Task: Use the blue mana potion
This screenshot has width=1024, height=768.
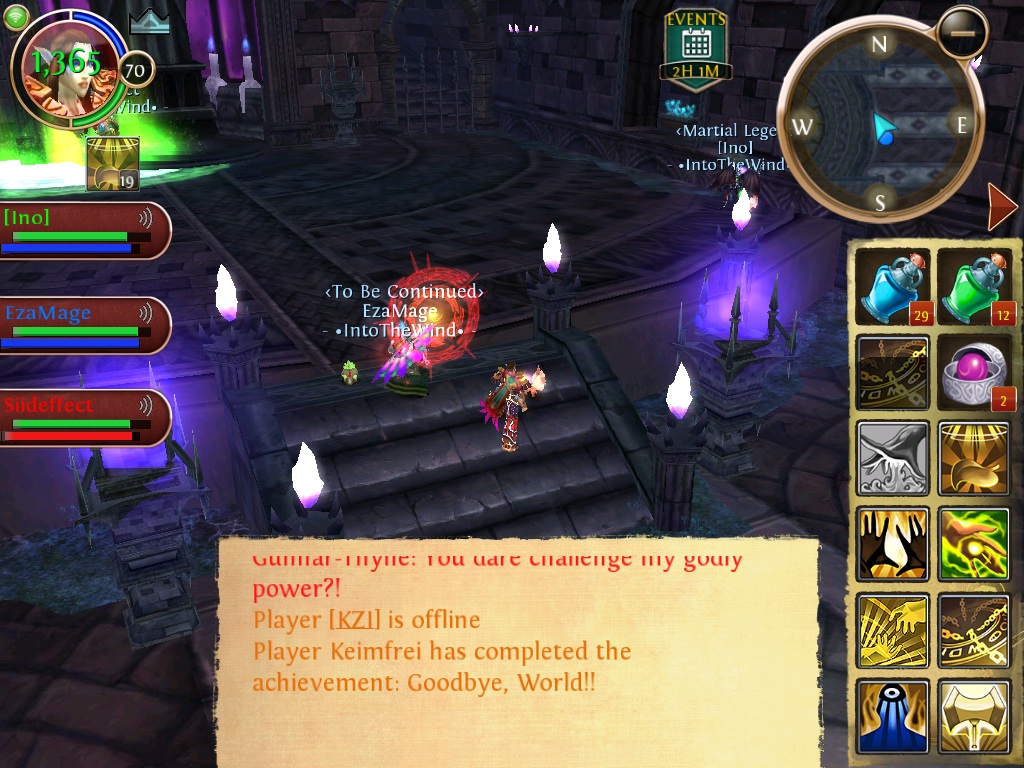Action: [893, 288]
